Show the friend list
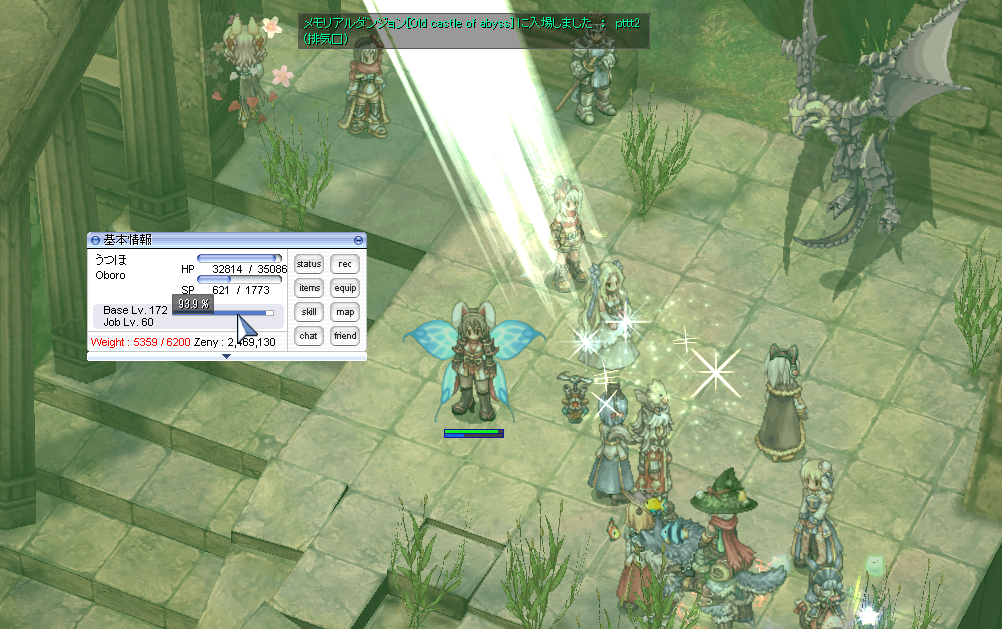The width and height of the screenshot is (1002, 629). coord(345,336)
